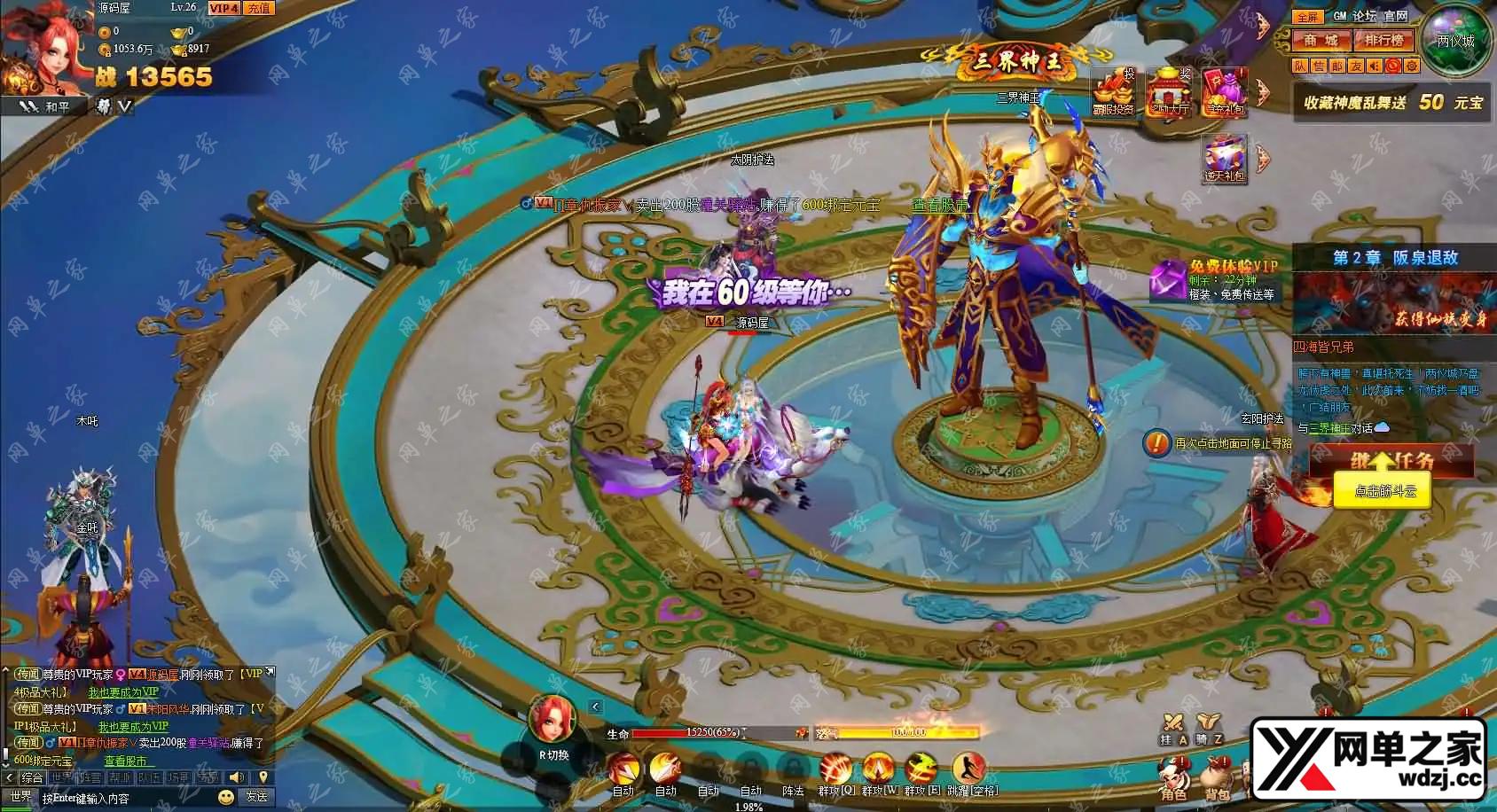Open the 背包 backpack

tap(1217, 778)
